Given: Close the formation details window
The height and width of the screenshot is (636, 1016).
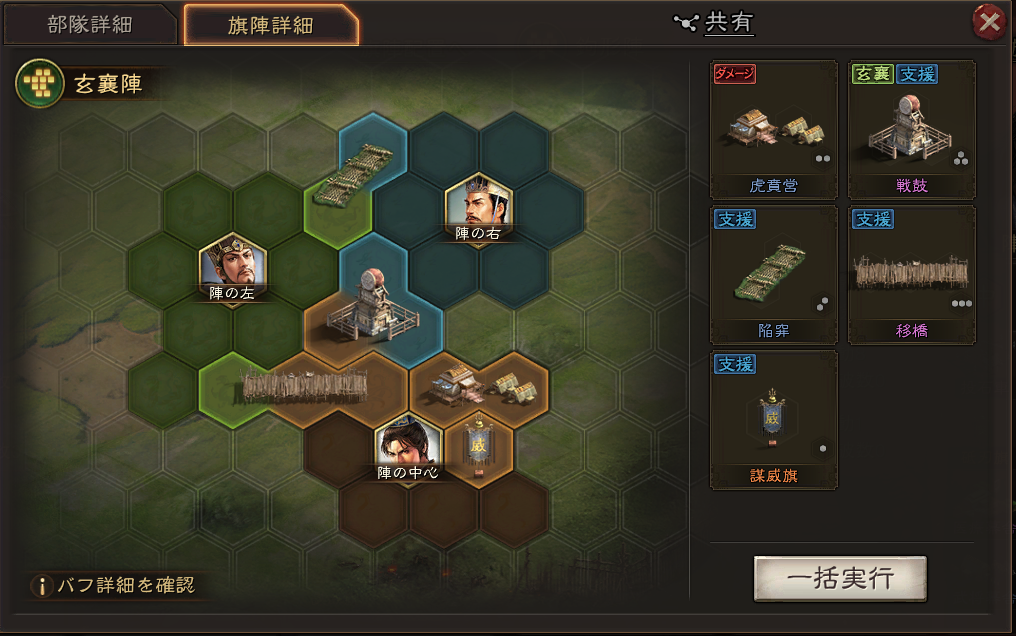Looking at the screenshot, I should tap(989, 22).
